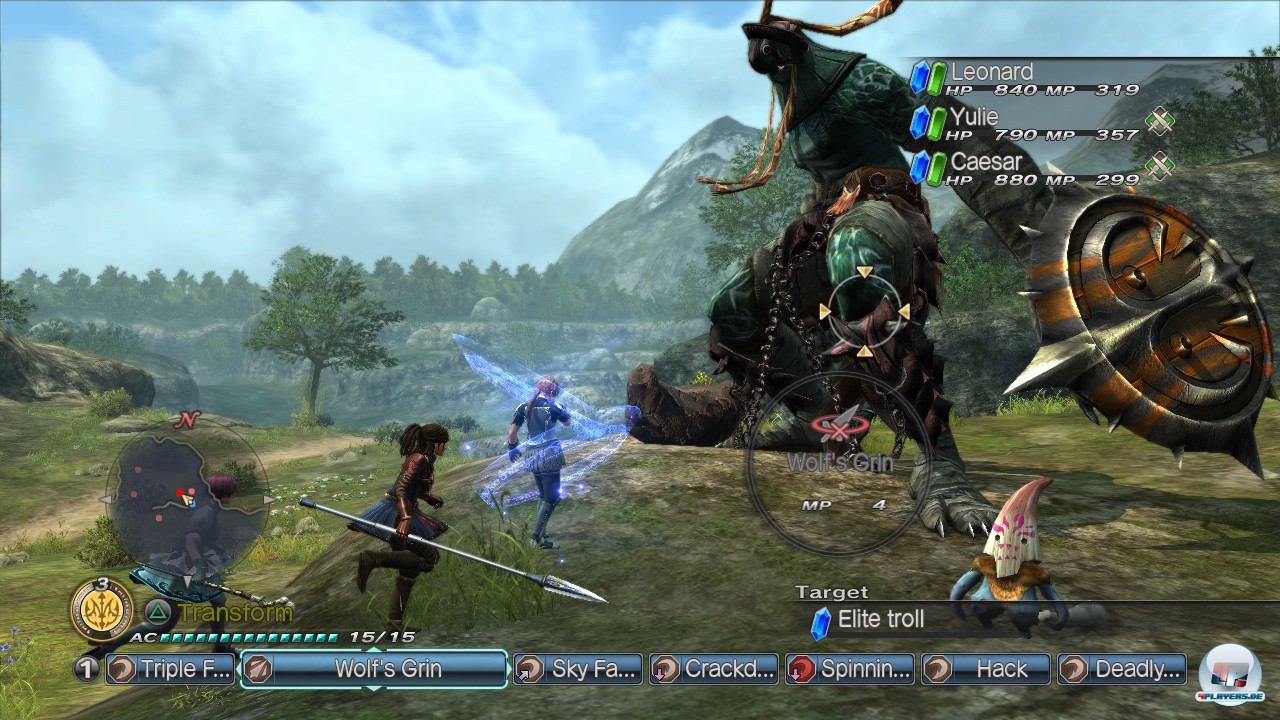Select Yulie in the party list
Screen dimensions: 1280x720
(1025, 124)
